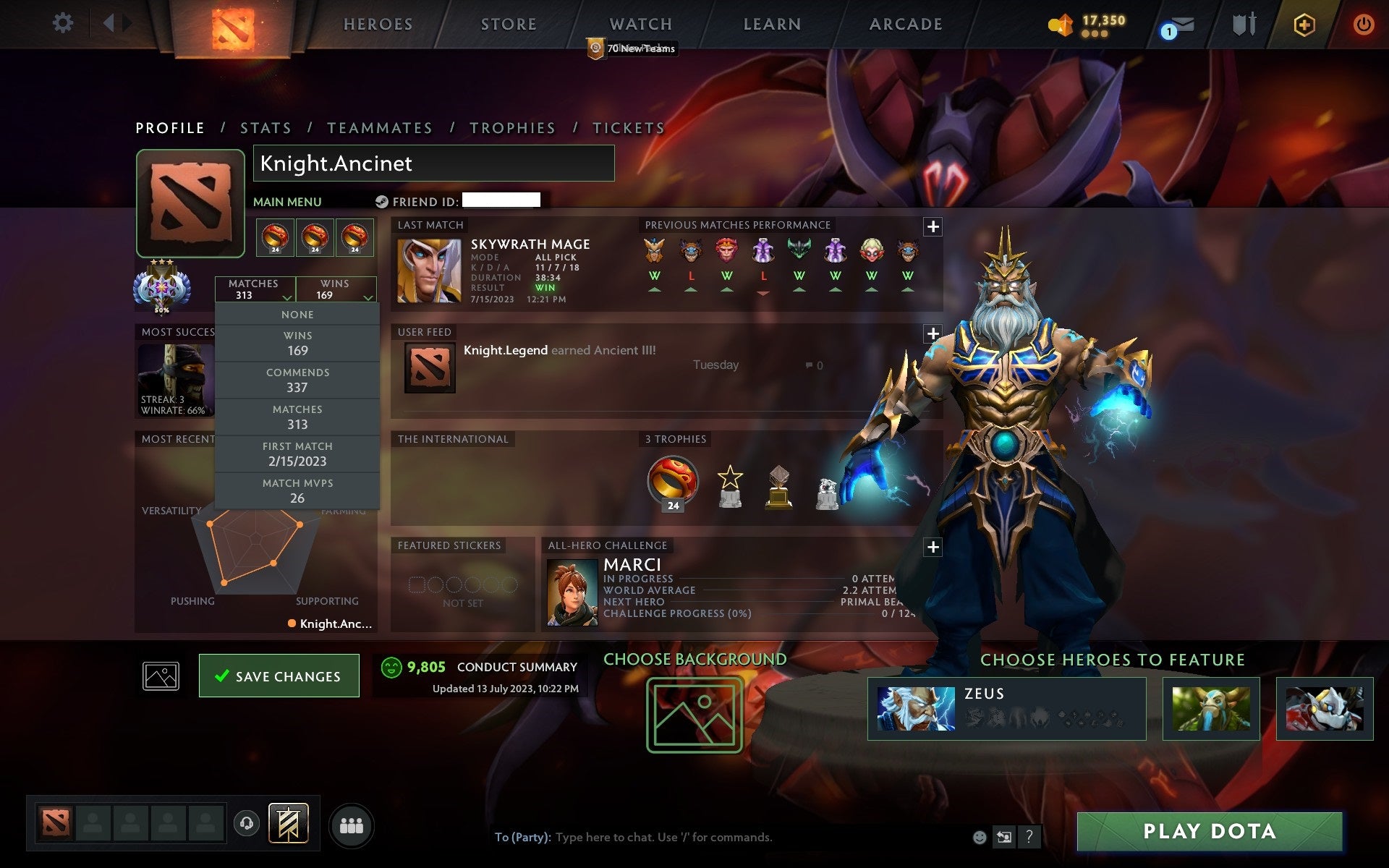Click the SAVE CHANGES button
Screen dimensions: 1389x868
[279, 675]
